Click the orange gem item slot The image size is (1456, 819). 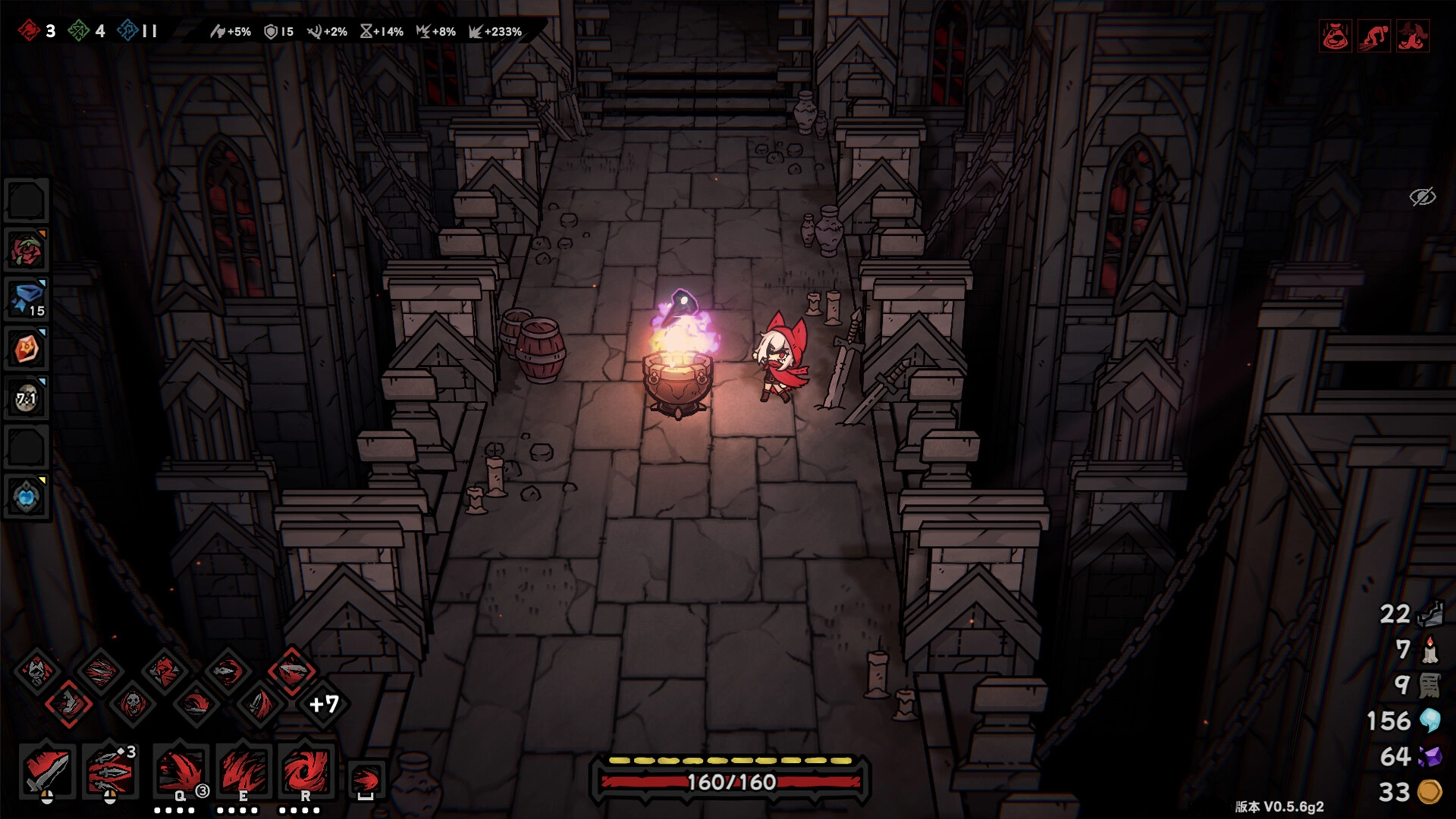click(x=27, y=350)
